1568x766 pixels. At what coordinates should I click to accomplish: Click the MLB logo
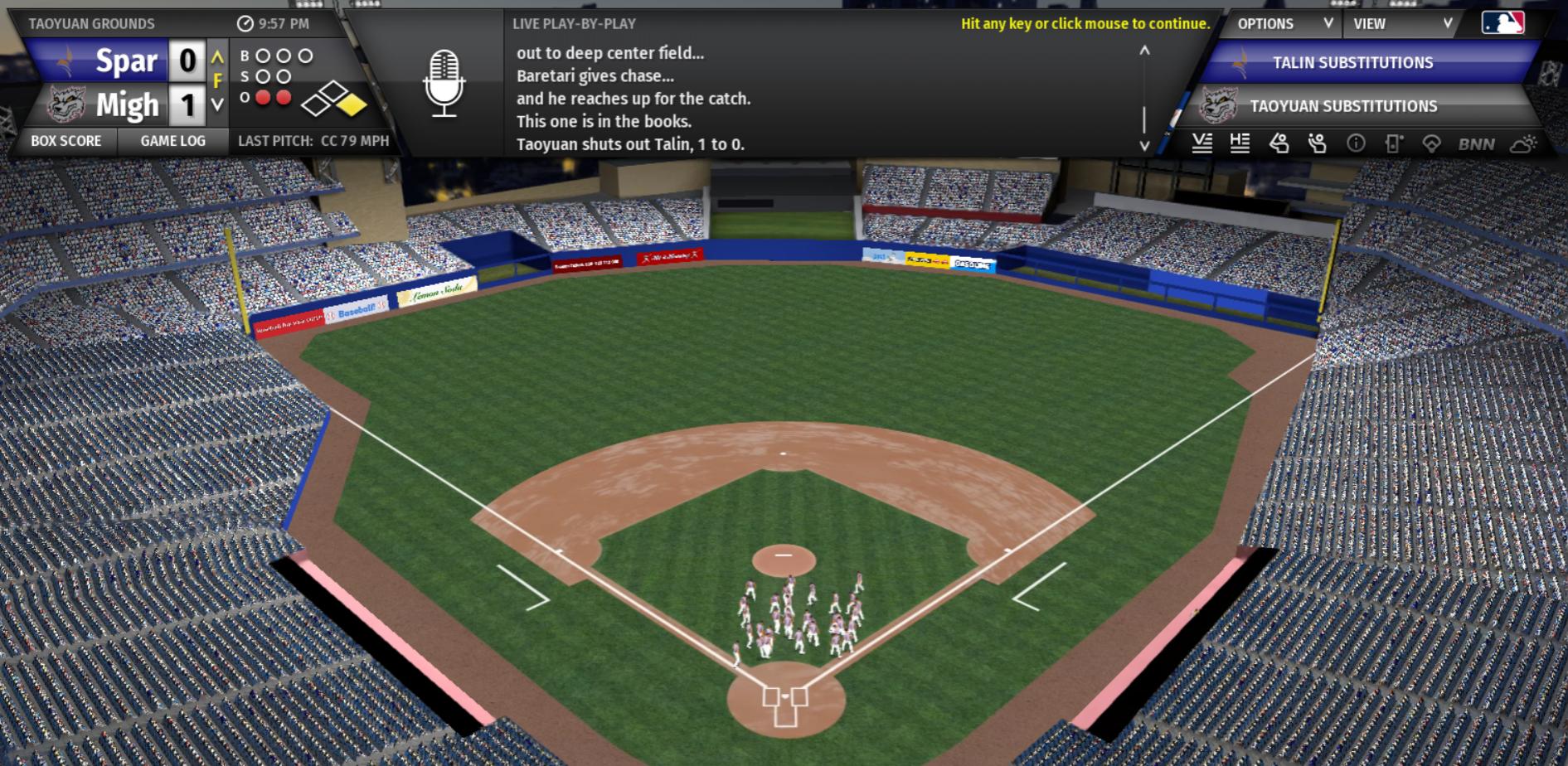tap(1502, 23)
